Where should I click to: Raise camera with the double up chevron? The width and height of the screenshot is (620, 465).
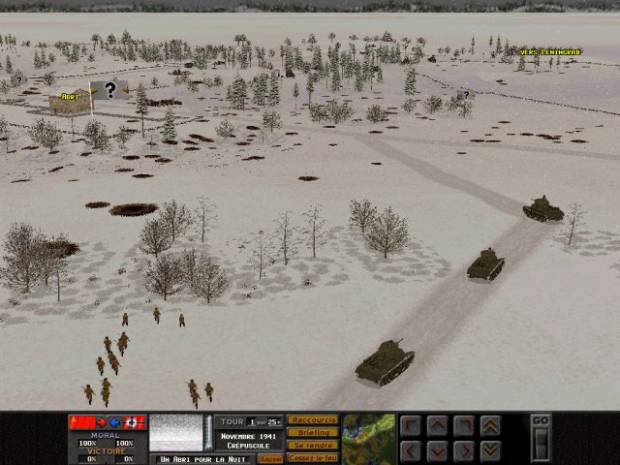point(490,425)
